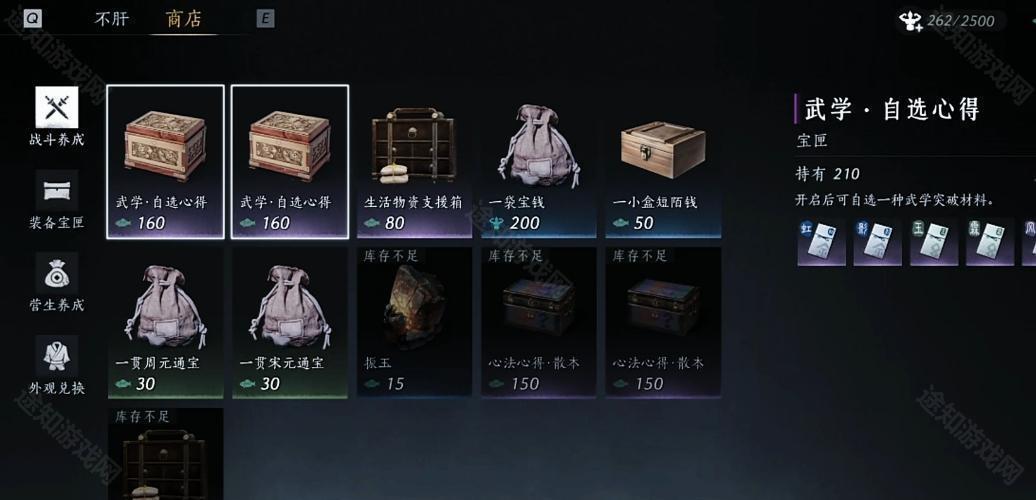Viewport: 1036px width, 500px height.
Task: Select the 生活物资支援箱 item
Action: click(414, 161)
